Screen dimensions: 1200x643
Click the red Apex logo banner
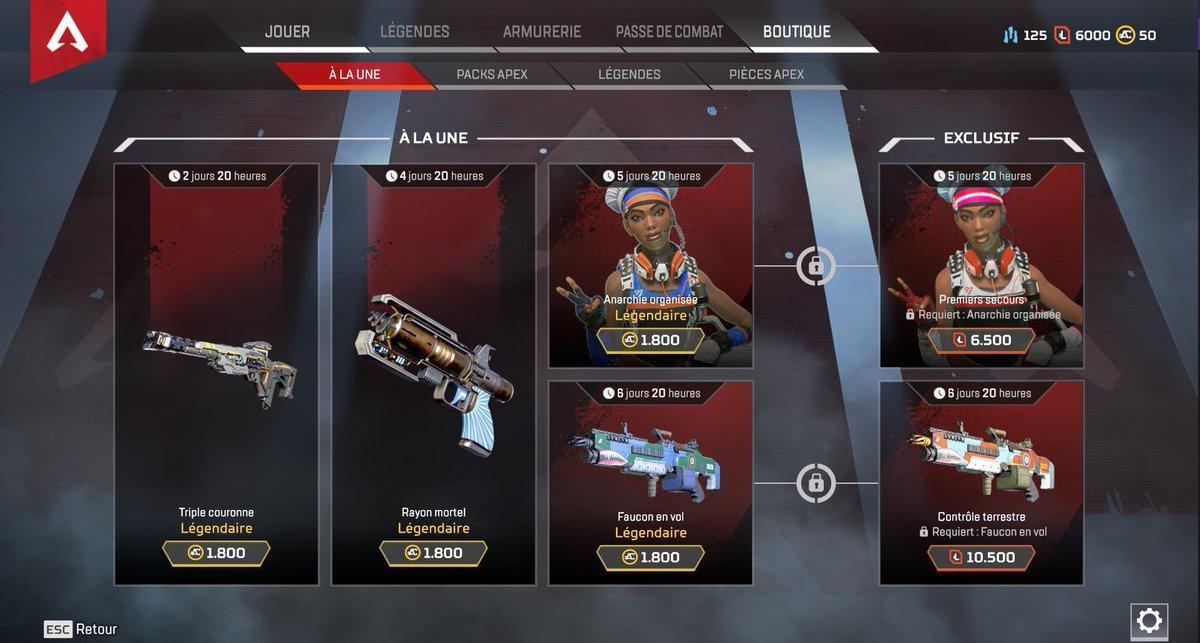pos(68,38)
